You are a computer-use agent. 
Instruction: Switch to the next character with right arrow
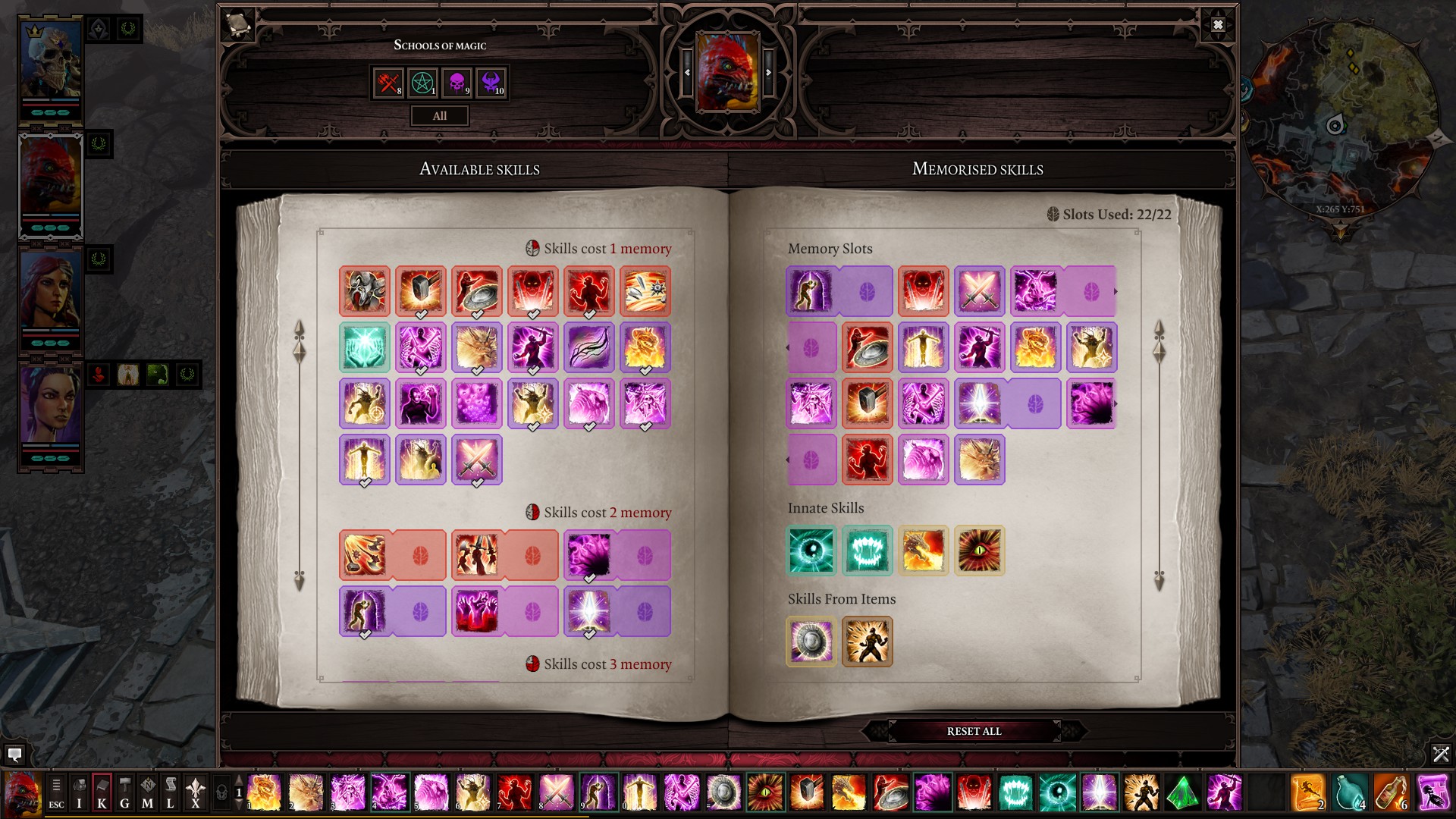click(768, 73)
